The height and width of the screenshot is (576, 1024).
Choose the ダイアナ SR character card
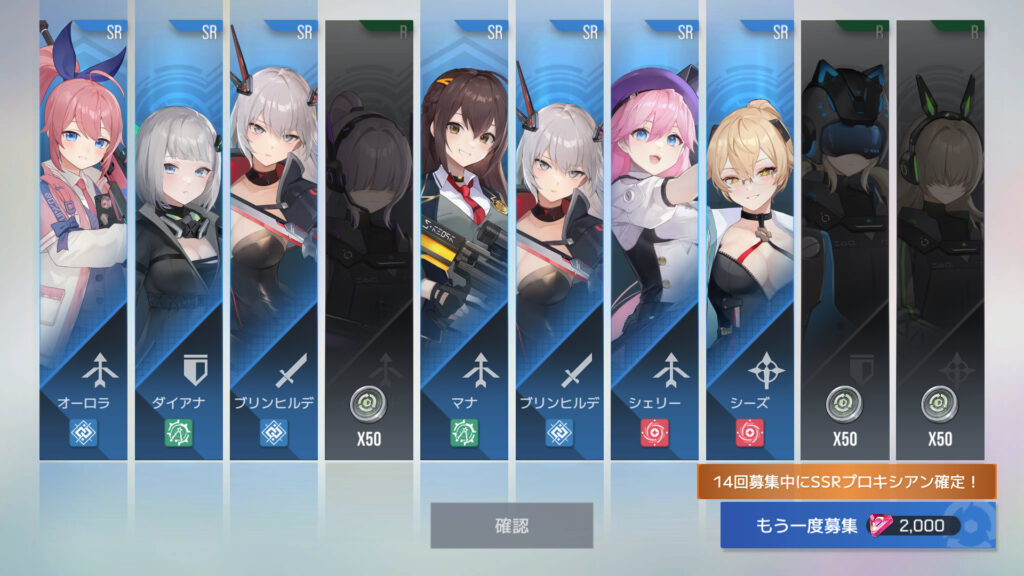178,240
